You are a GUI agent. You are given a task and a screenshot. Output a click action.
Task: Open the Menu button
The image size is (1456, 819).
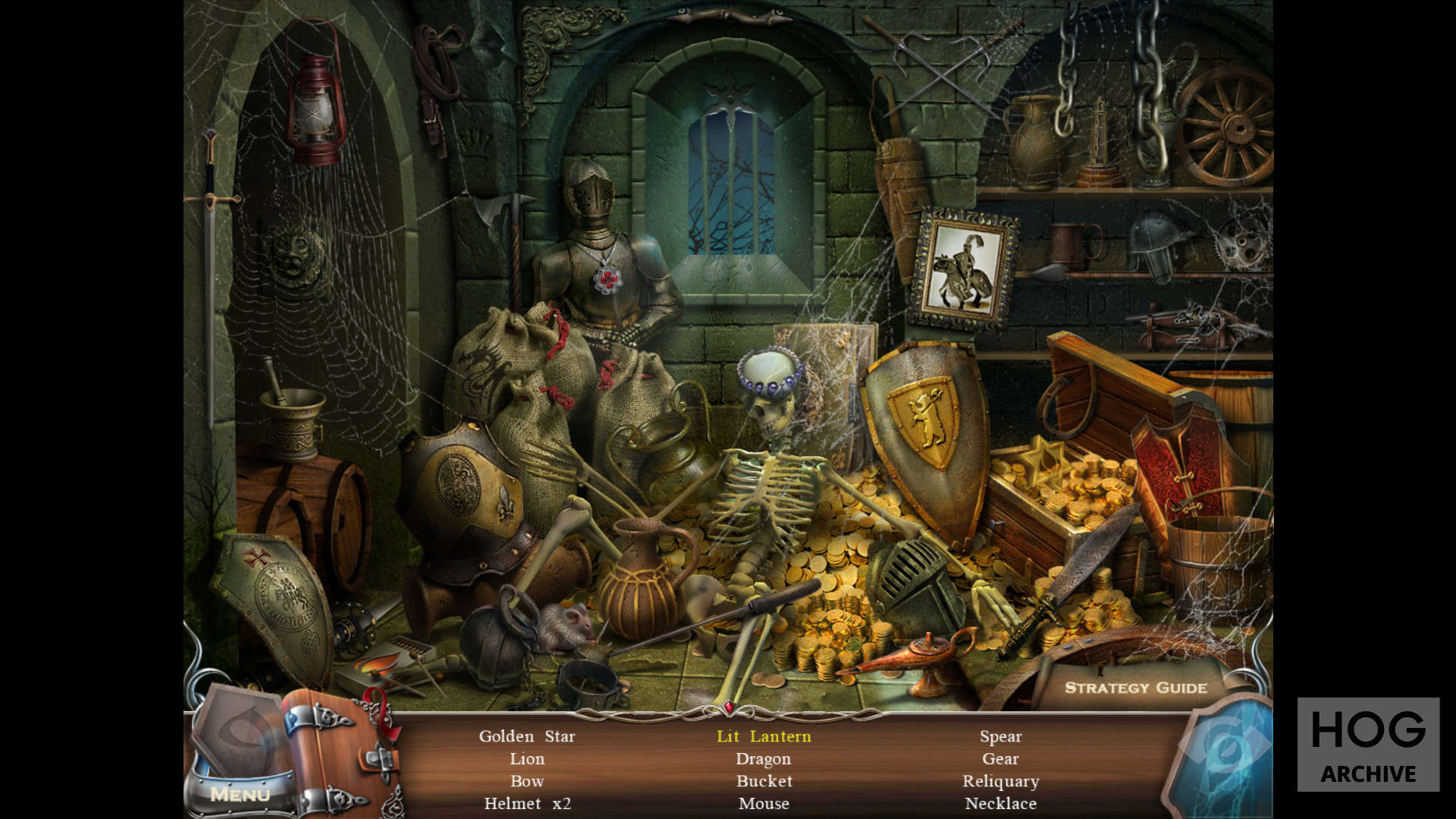tap(240, 794)
